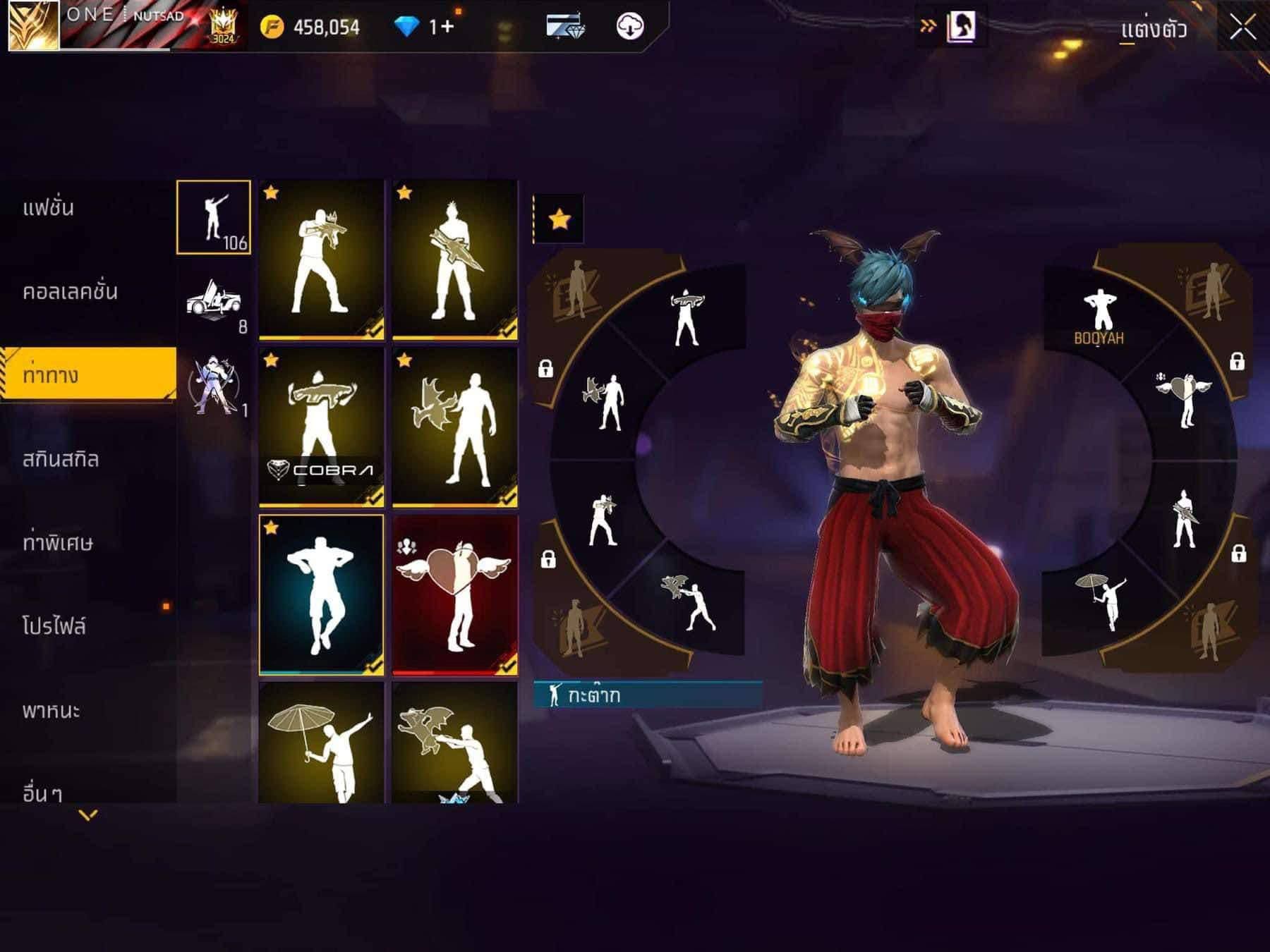
Task: Switch to the พาหนะ vehicles category
Action: pyautogui.click(x=51, y=710)
